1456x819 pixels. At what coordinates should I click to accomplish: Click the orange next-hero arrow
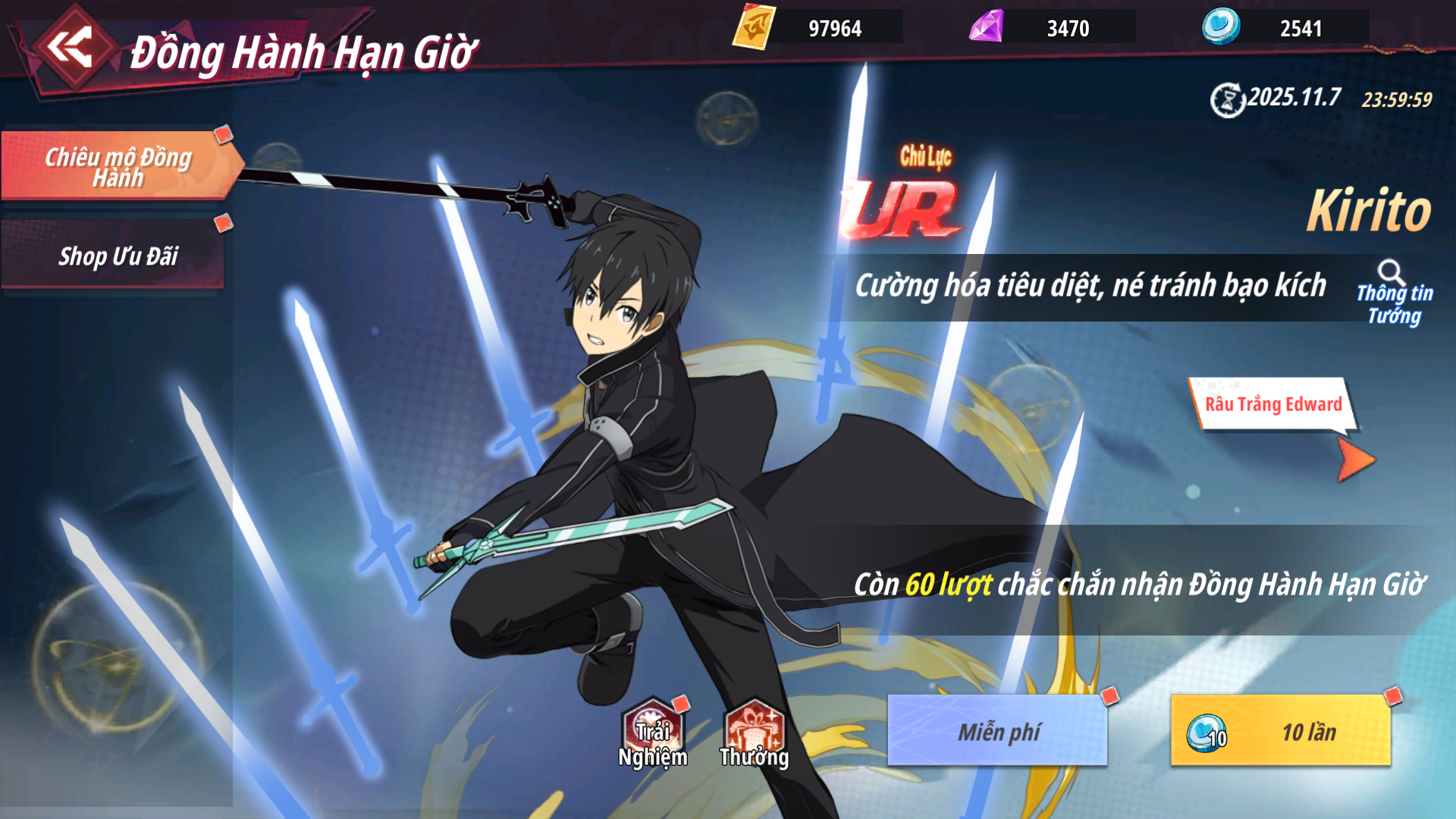click(1355, 460)
